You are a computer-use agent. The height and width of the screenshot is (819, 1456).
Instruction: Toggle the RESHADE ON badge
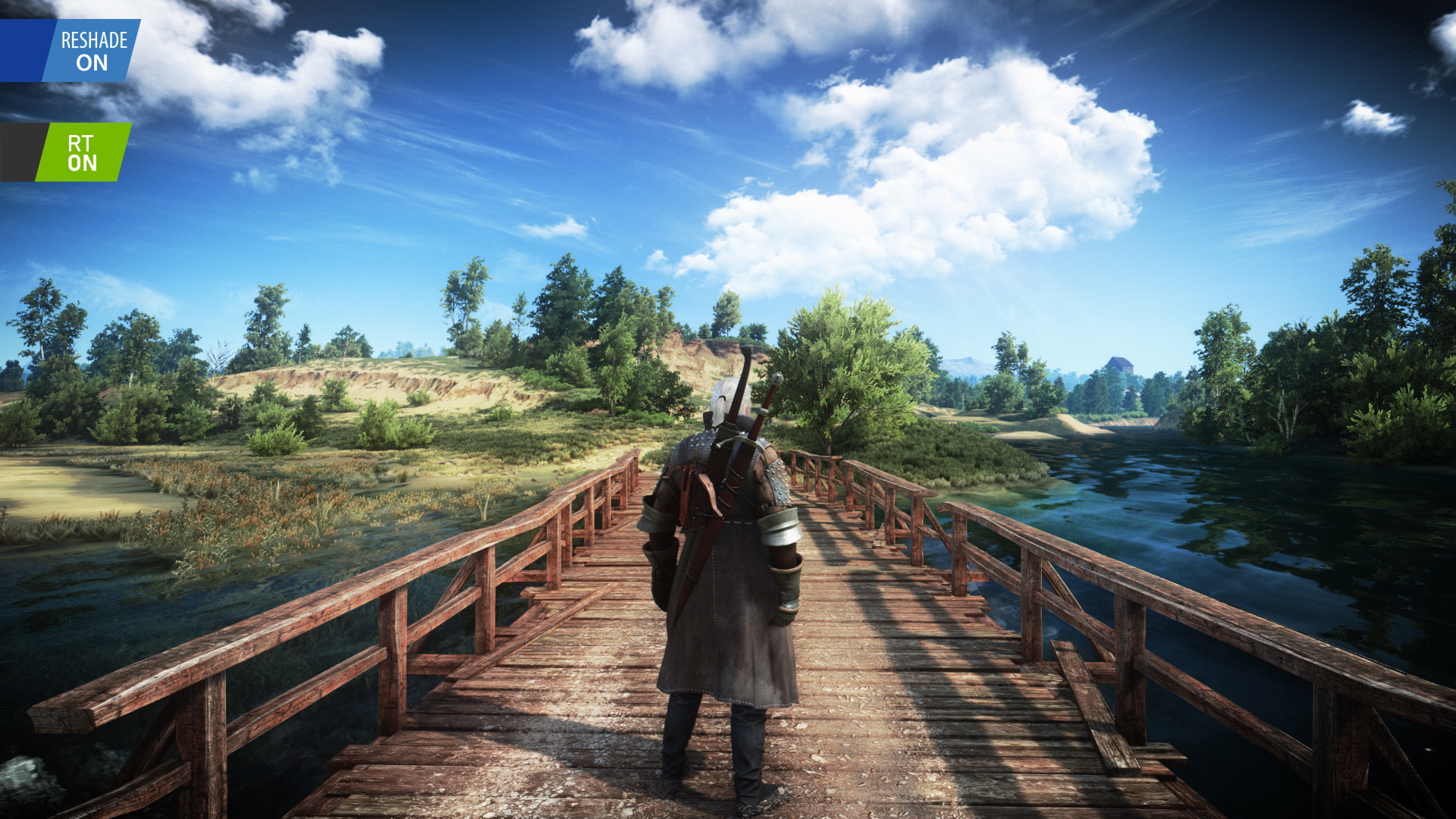[93, 51]
